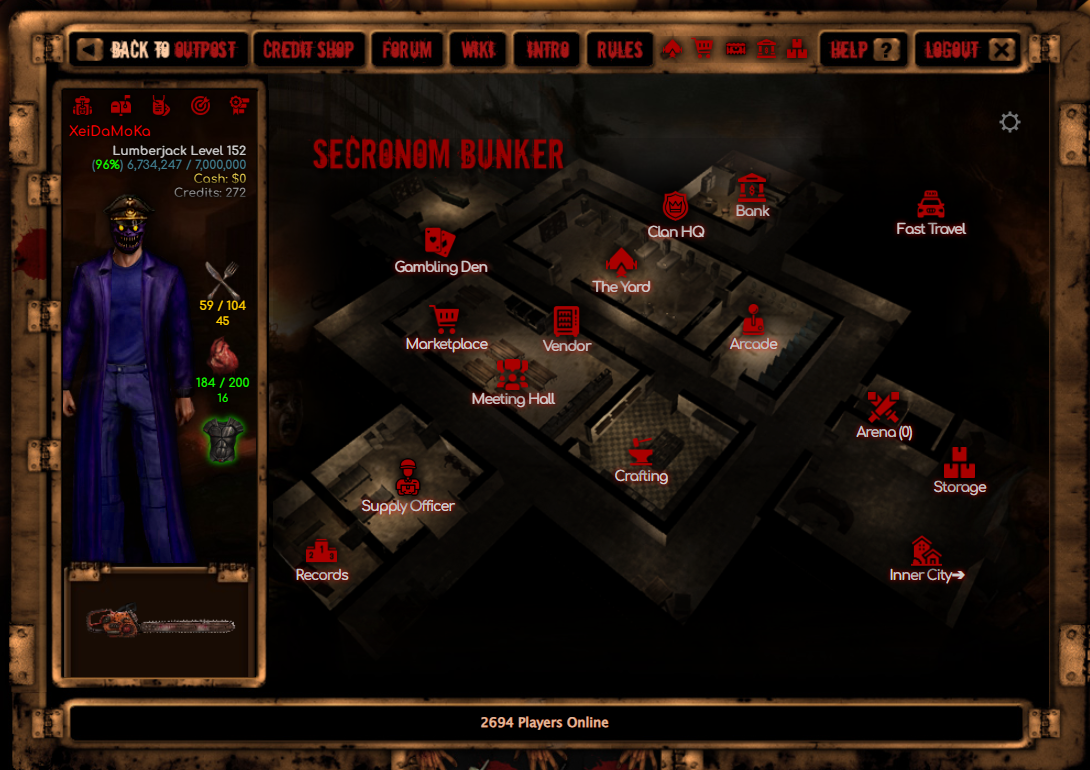Go to The Yard
1090x770 pixels.
pos(621,272)
